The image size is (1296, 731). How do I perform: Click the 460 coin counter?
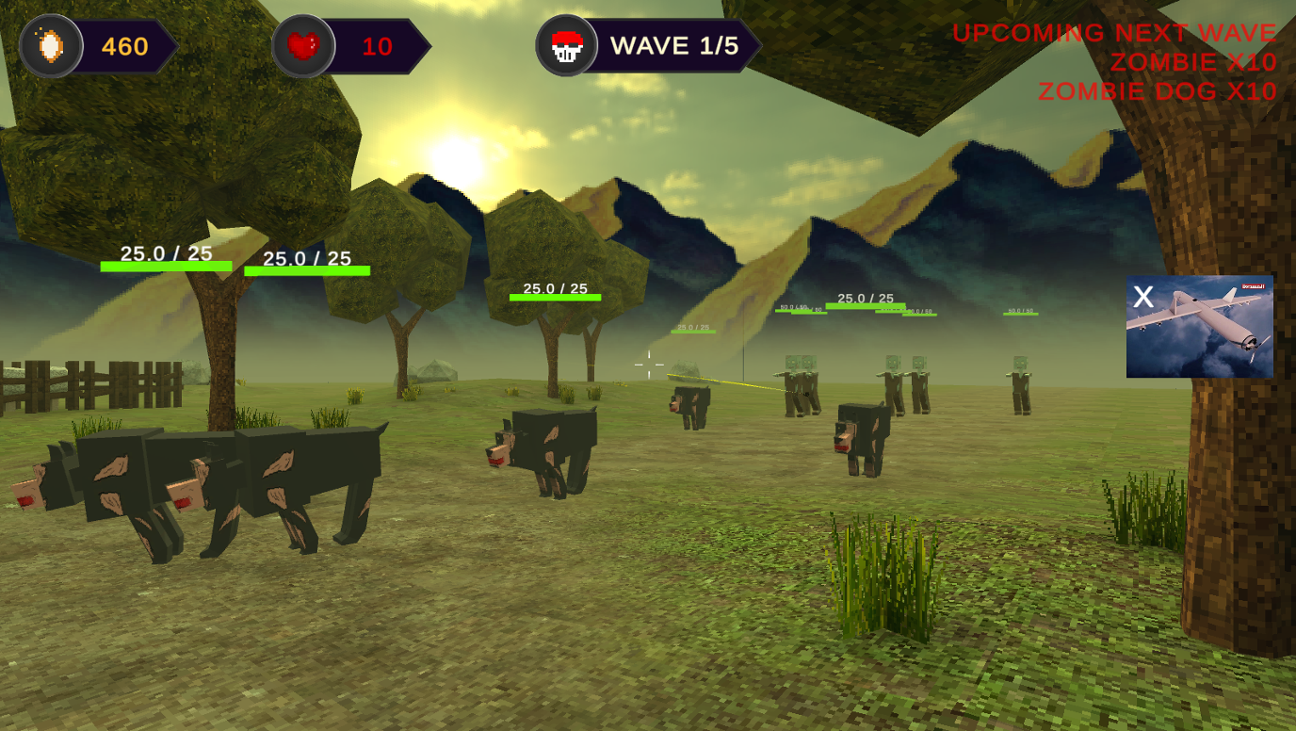(x=123, y=45)
